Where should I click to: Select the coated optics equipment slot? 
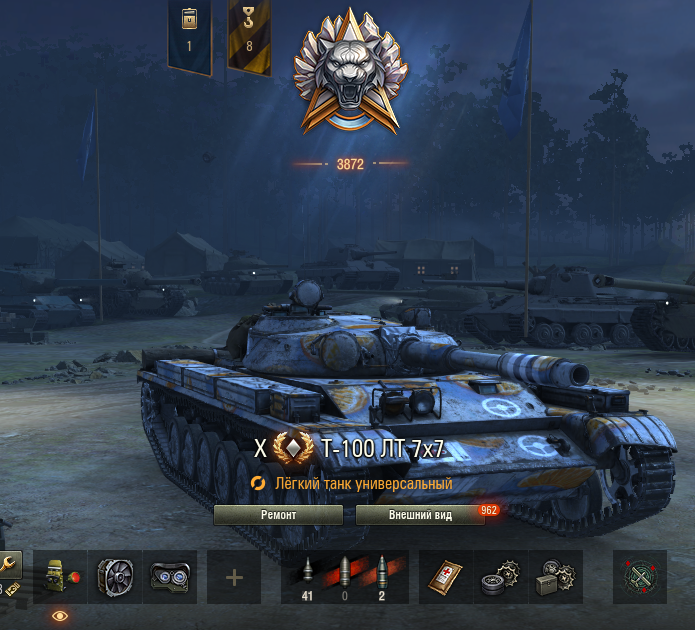[169, 577]
